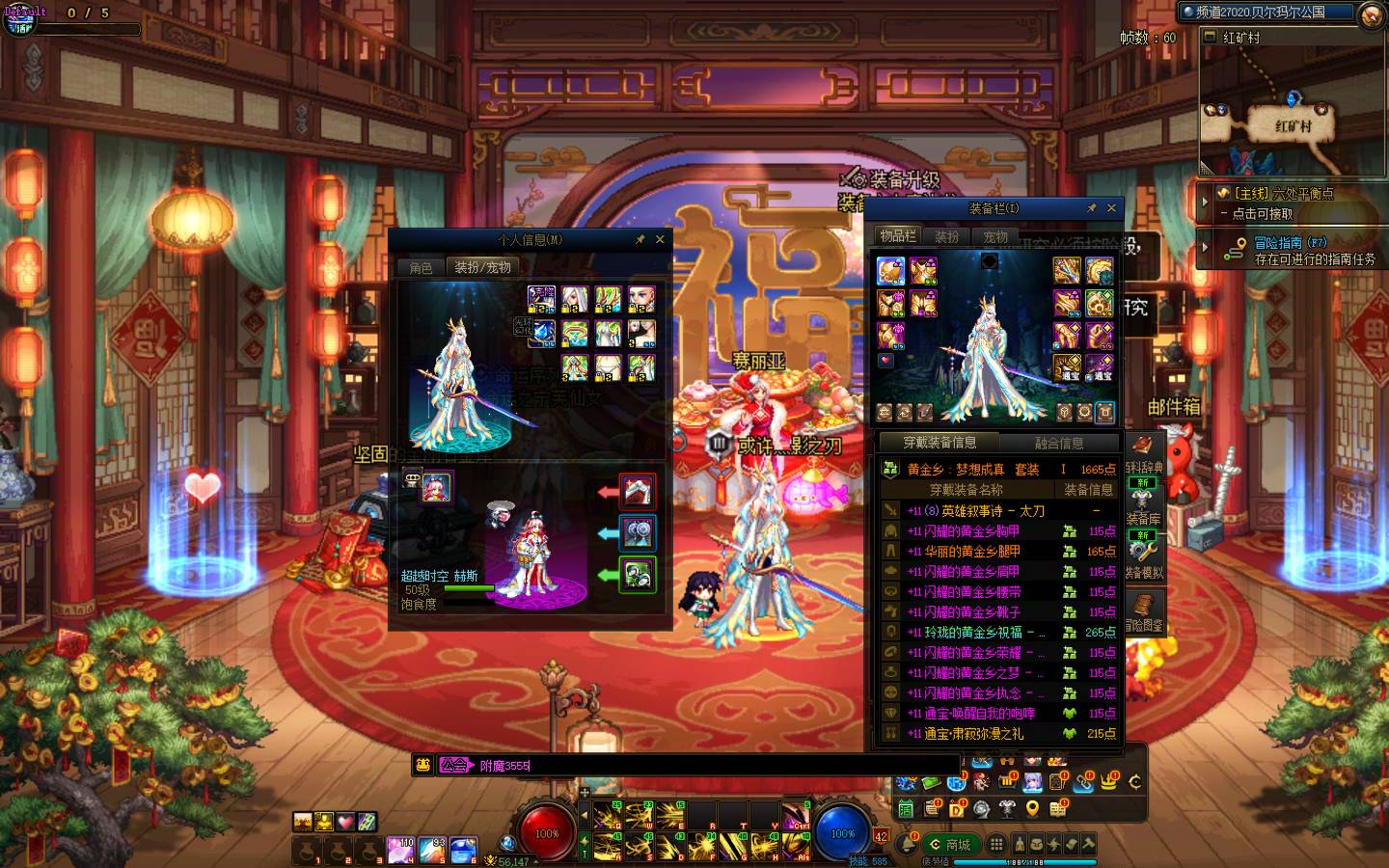Open the 商城 shop
This screenshot has height=868, width=1389.
[948, 844]
